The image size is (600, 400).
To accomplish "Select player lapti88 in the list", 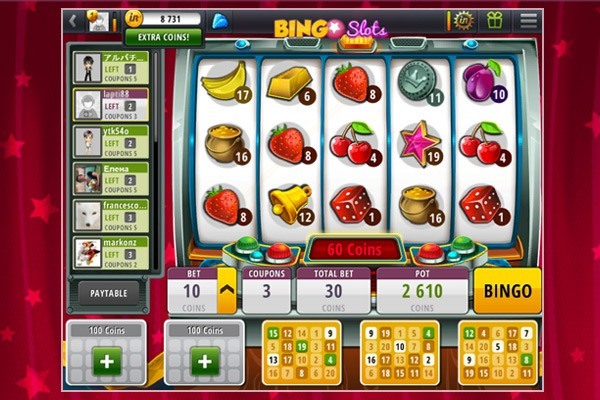I will 112,105.
